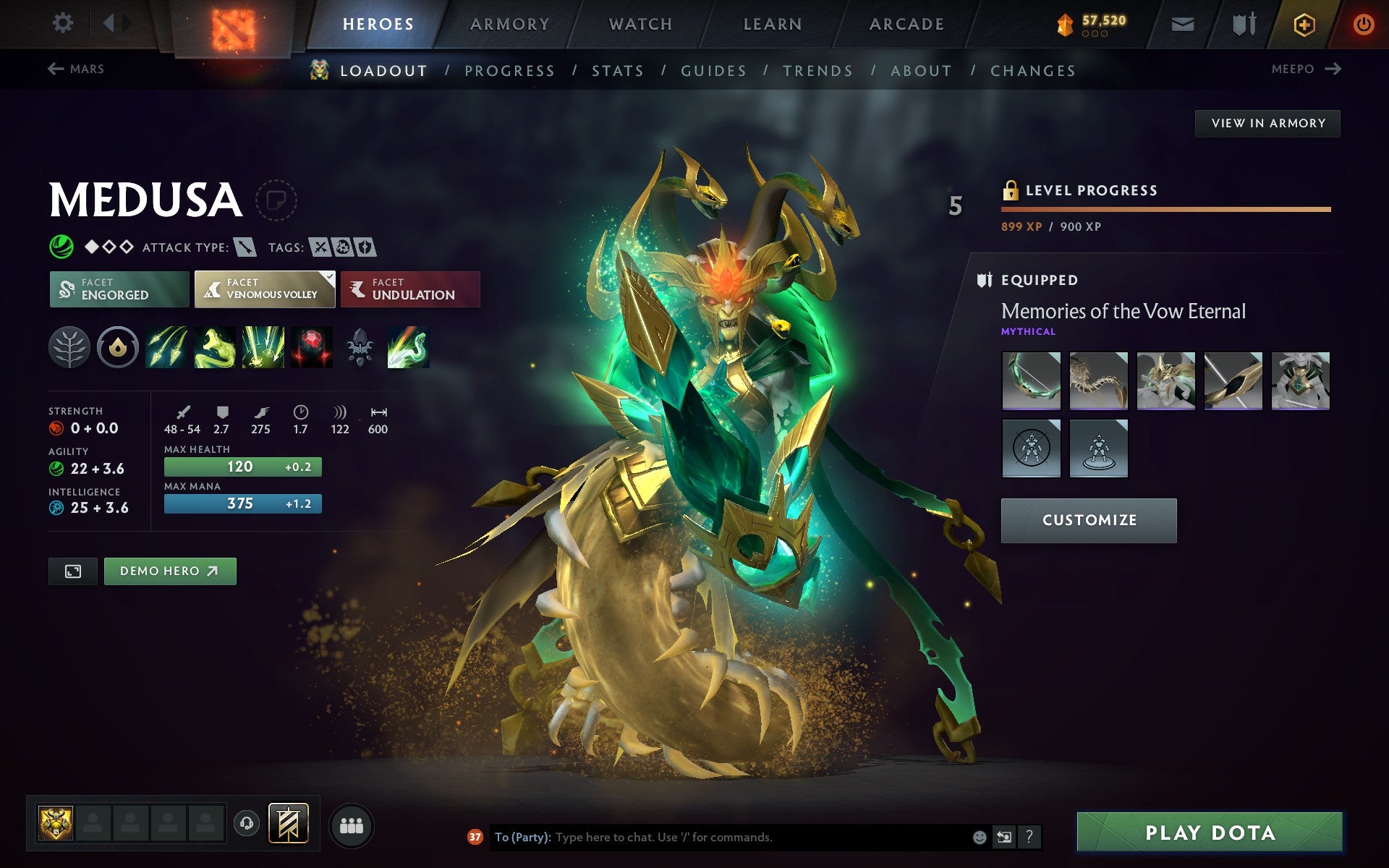Go back to Mars hero page
Image resolution: width=1389 pixels, height=868 pixels.
(x=75, y=69)
